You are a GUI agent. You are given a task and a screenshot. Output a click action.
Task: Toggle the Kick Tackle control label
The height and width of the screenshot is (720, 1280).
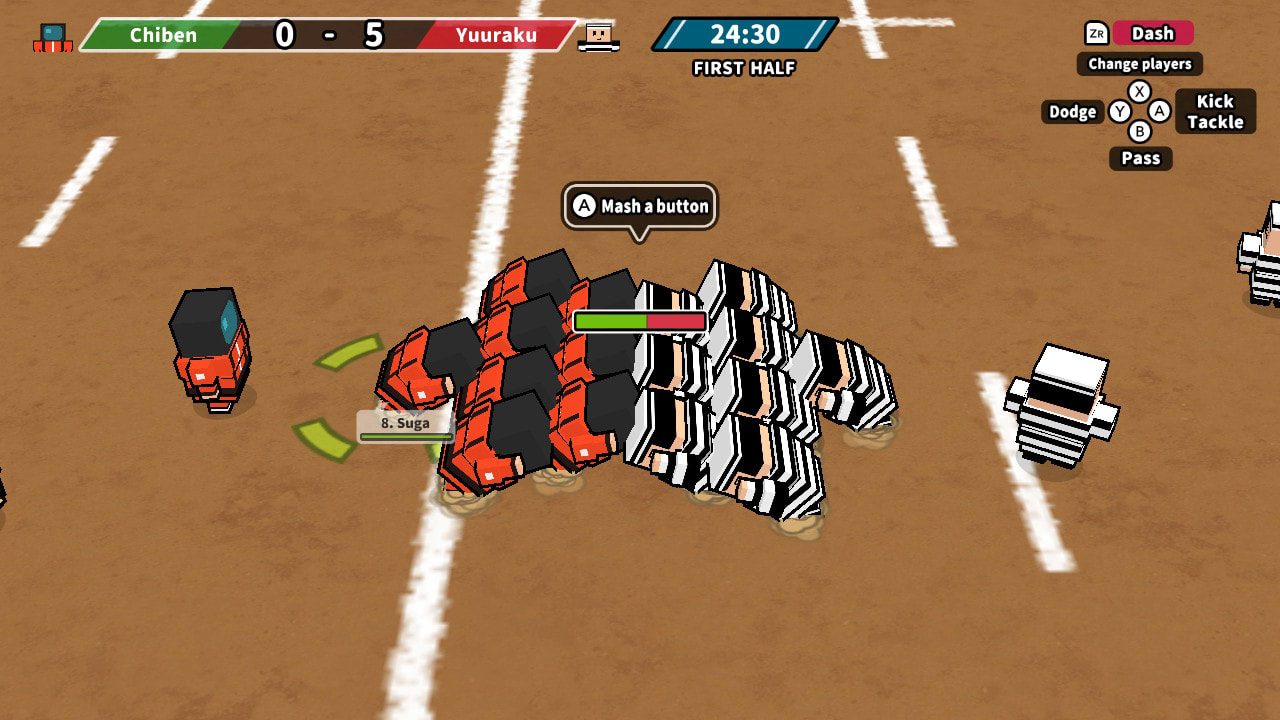1215,112
